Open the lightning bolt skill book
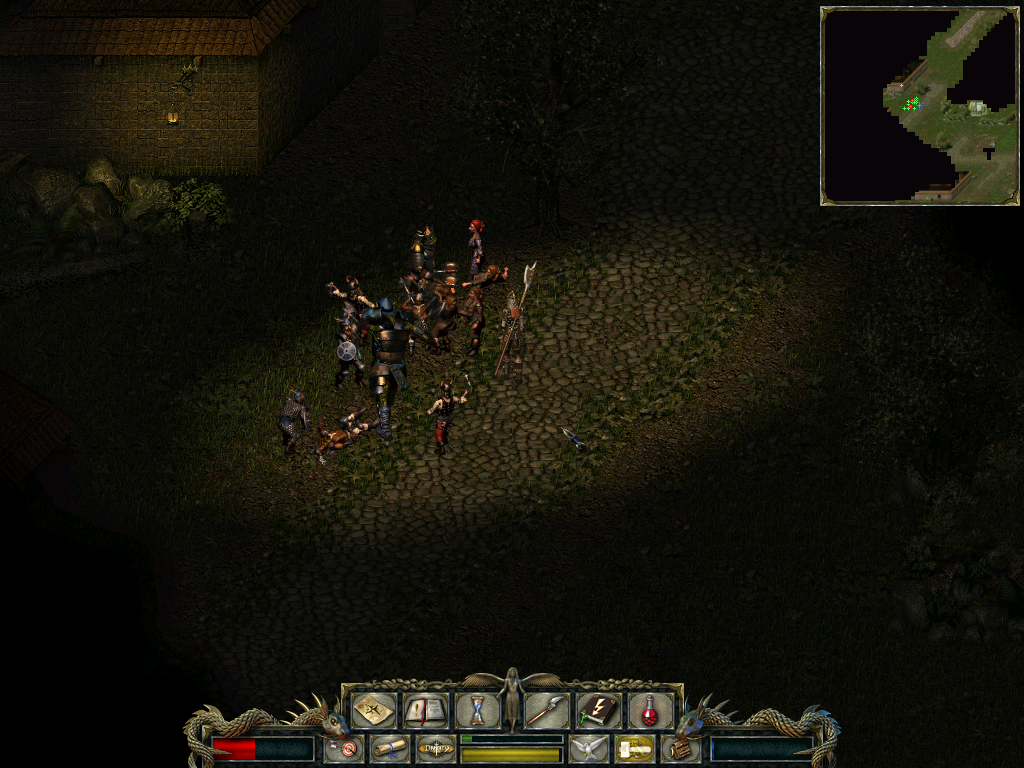Image resolution: width=1024 pixels, height=768 pixels. point(598,710)
